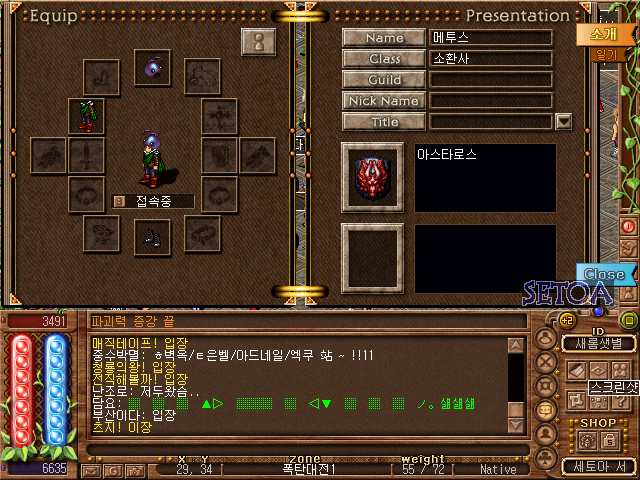Open the 일기 tab
The height and width of the screenshot is (480, 640).
(x=604, y=56)
